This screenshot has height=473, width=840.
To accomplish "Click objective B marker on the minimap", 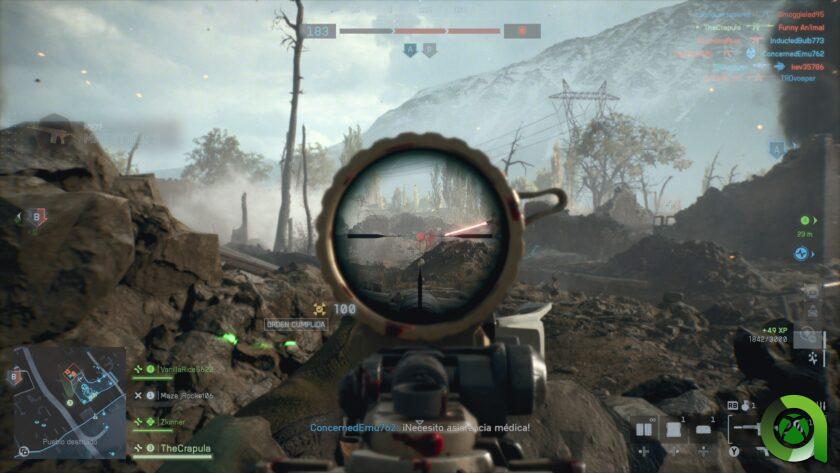I will click(14, 376).
